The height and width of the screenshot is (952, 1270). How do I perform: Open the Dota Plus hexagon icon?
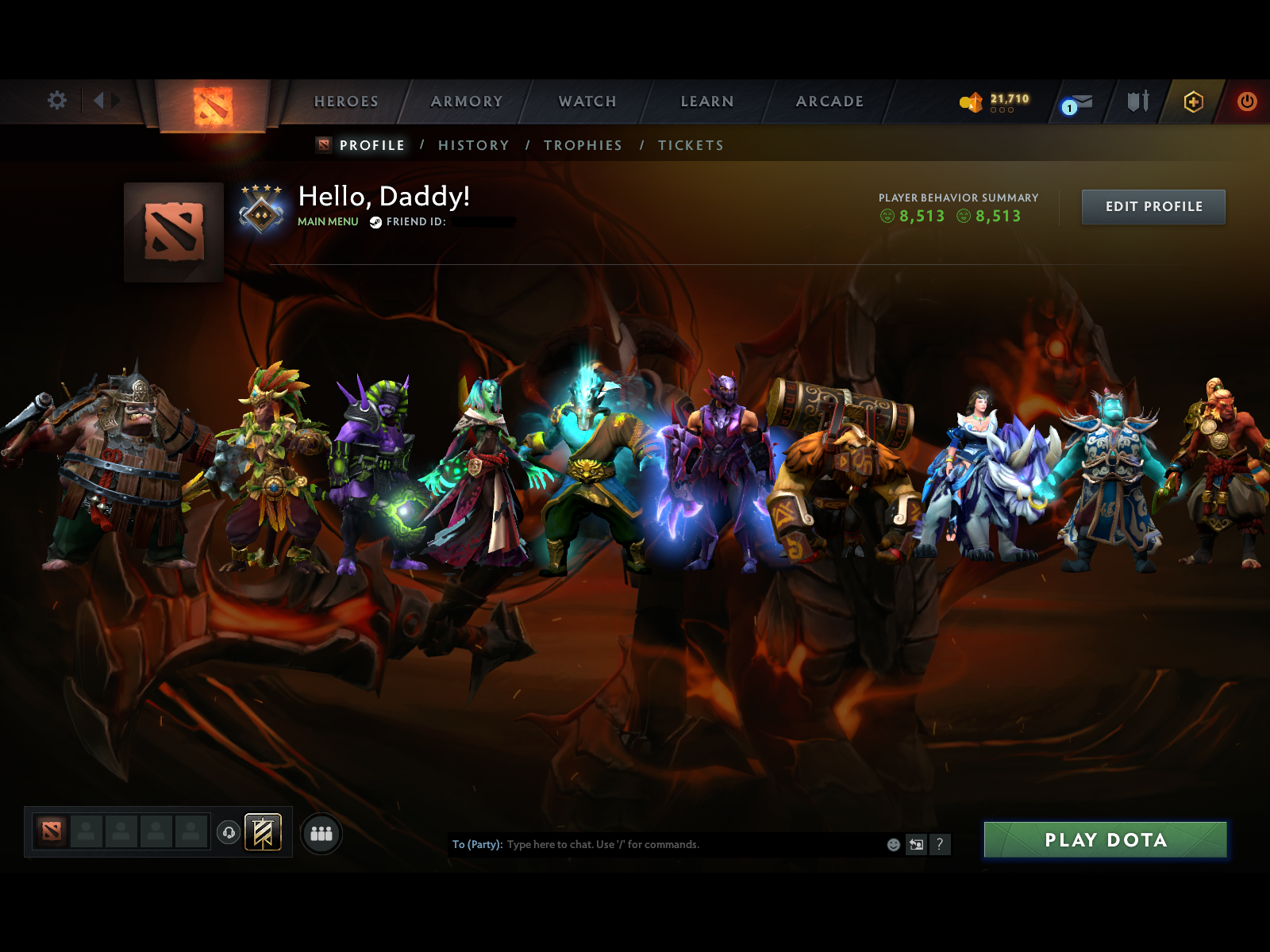[1193, 102]
